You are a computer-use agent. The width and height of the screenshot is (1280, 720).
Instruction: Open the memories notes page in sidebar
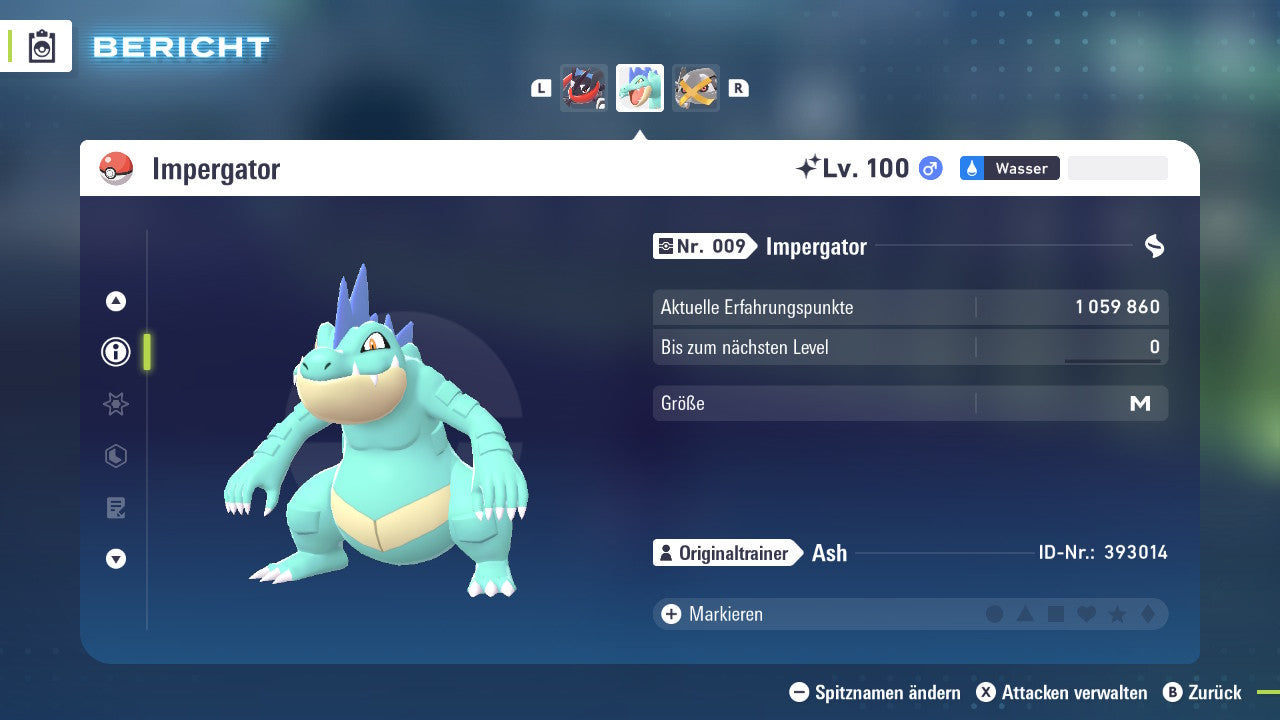click(x=115, y=507)
